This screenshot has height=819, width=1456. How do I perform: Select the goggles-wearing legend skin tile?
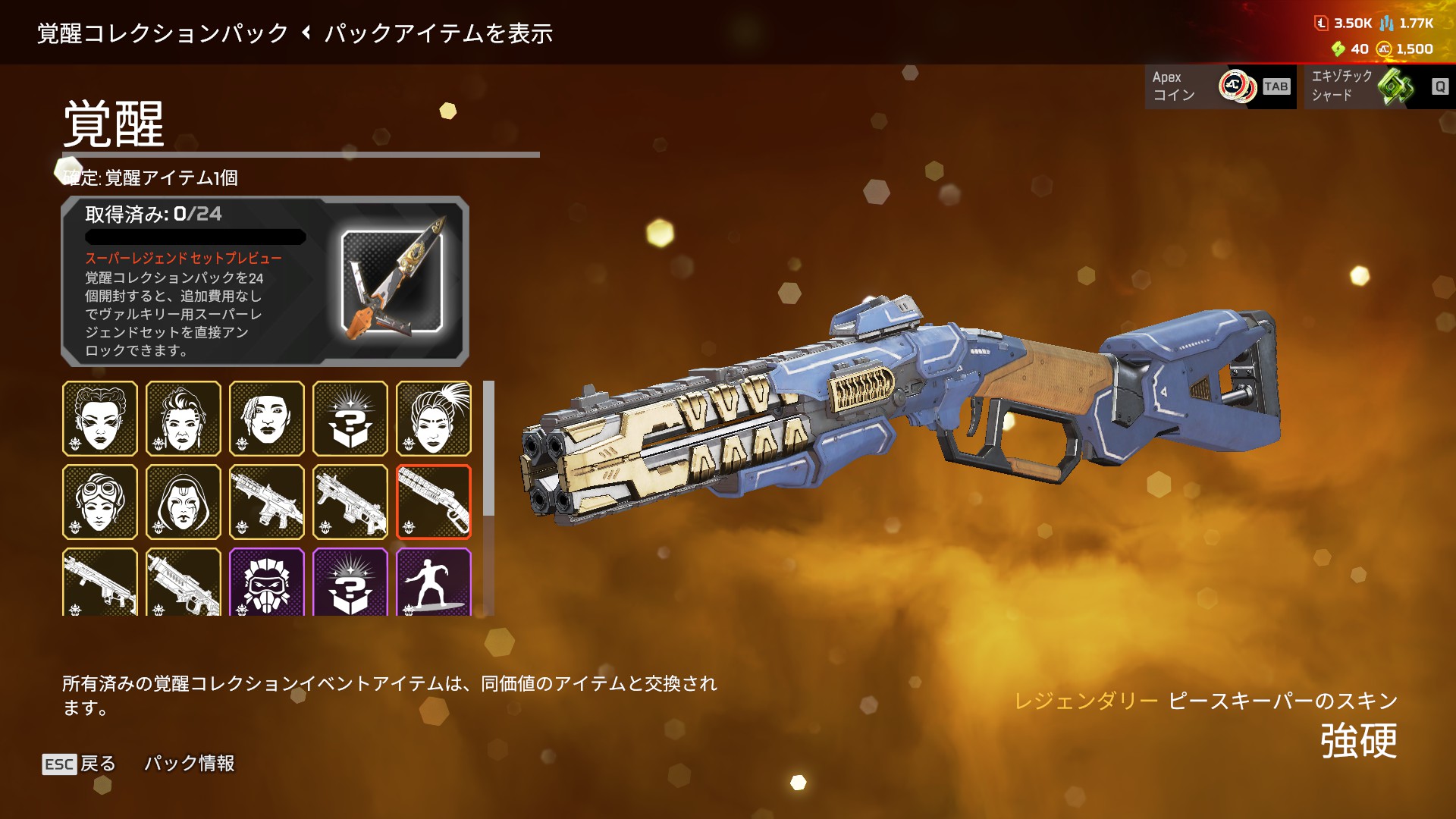click(x=100, y=502)
